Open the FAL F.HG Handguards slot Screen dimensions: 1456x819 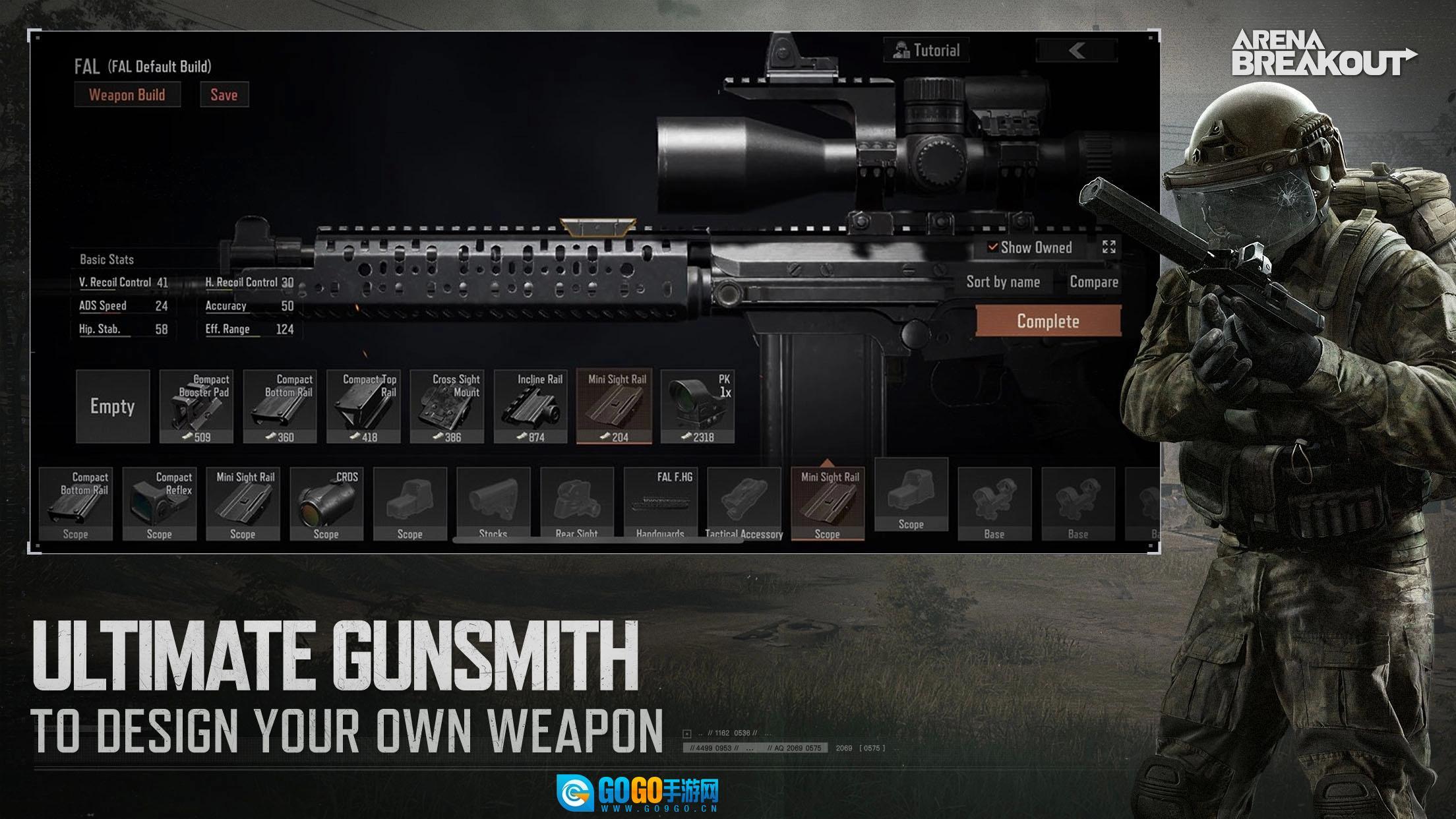coord(661,504)
